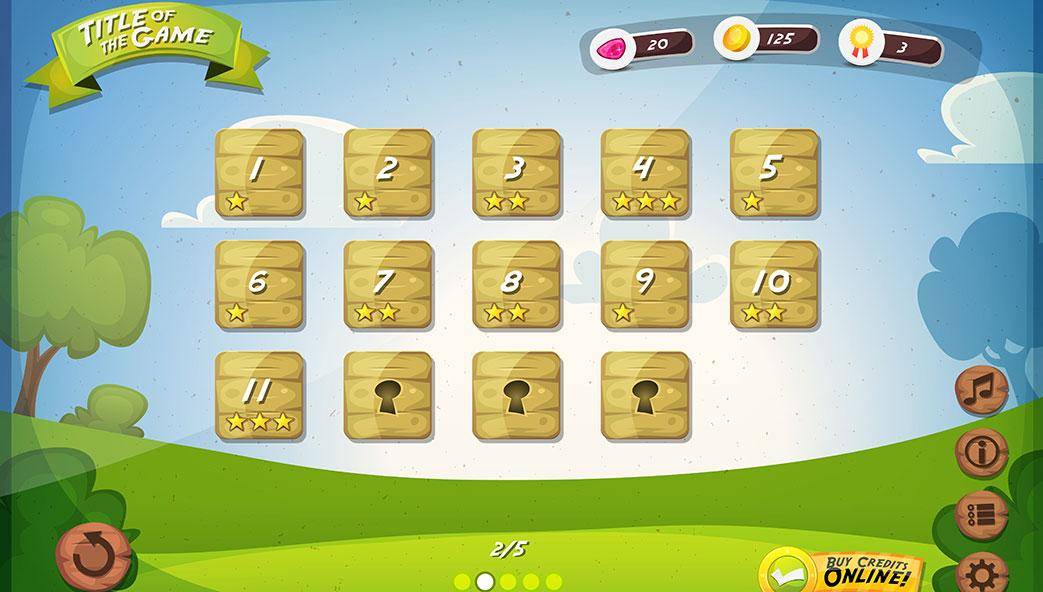Screen dimensions: 1043x592
Task: Click the Buy Credits Online banner
Action: 842,572
